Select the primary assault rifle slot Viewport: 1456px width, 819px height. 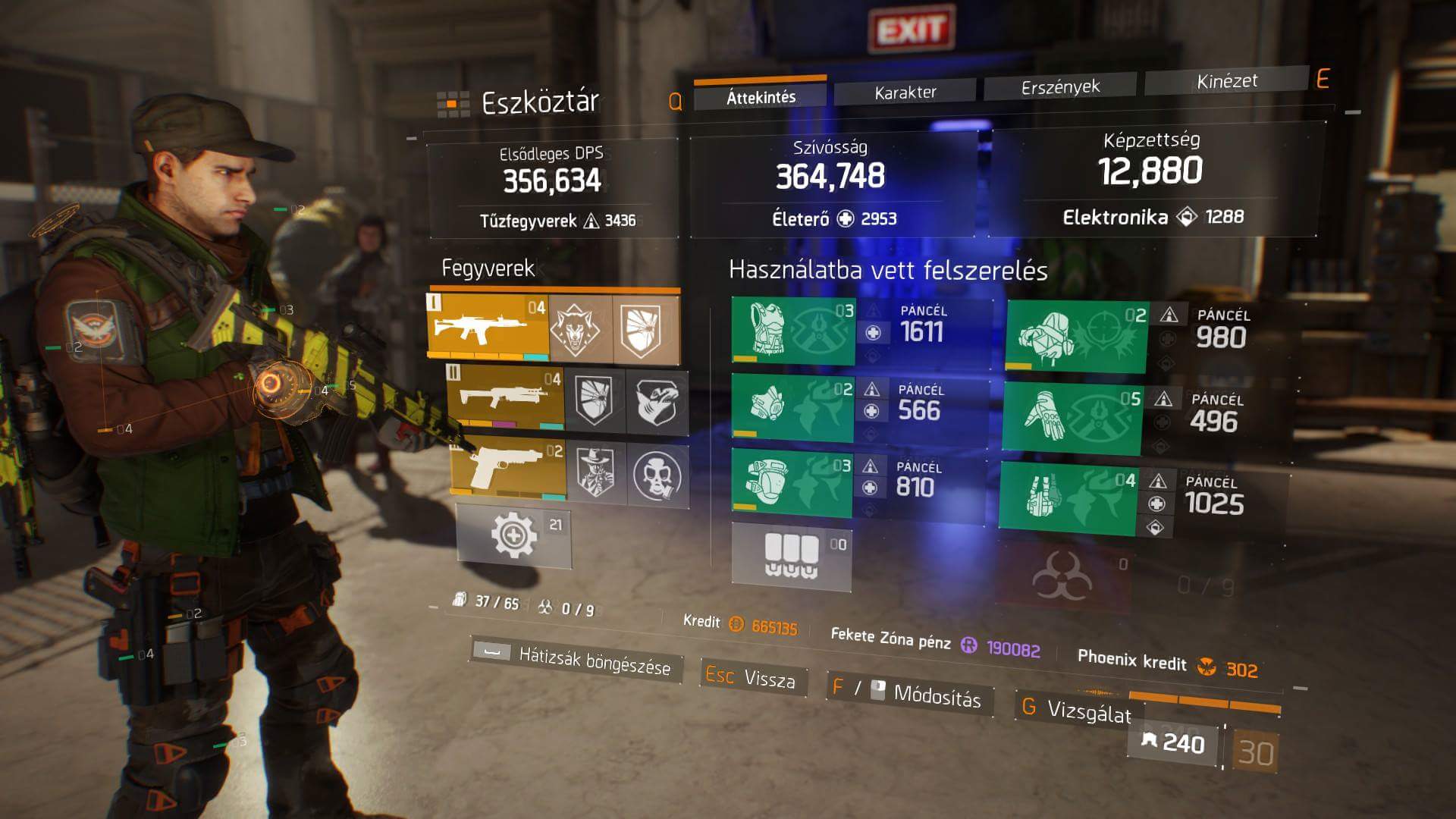489,327
